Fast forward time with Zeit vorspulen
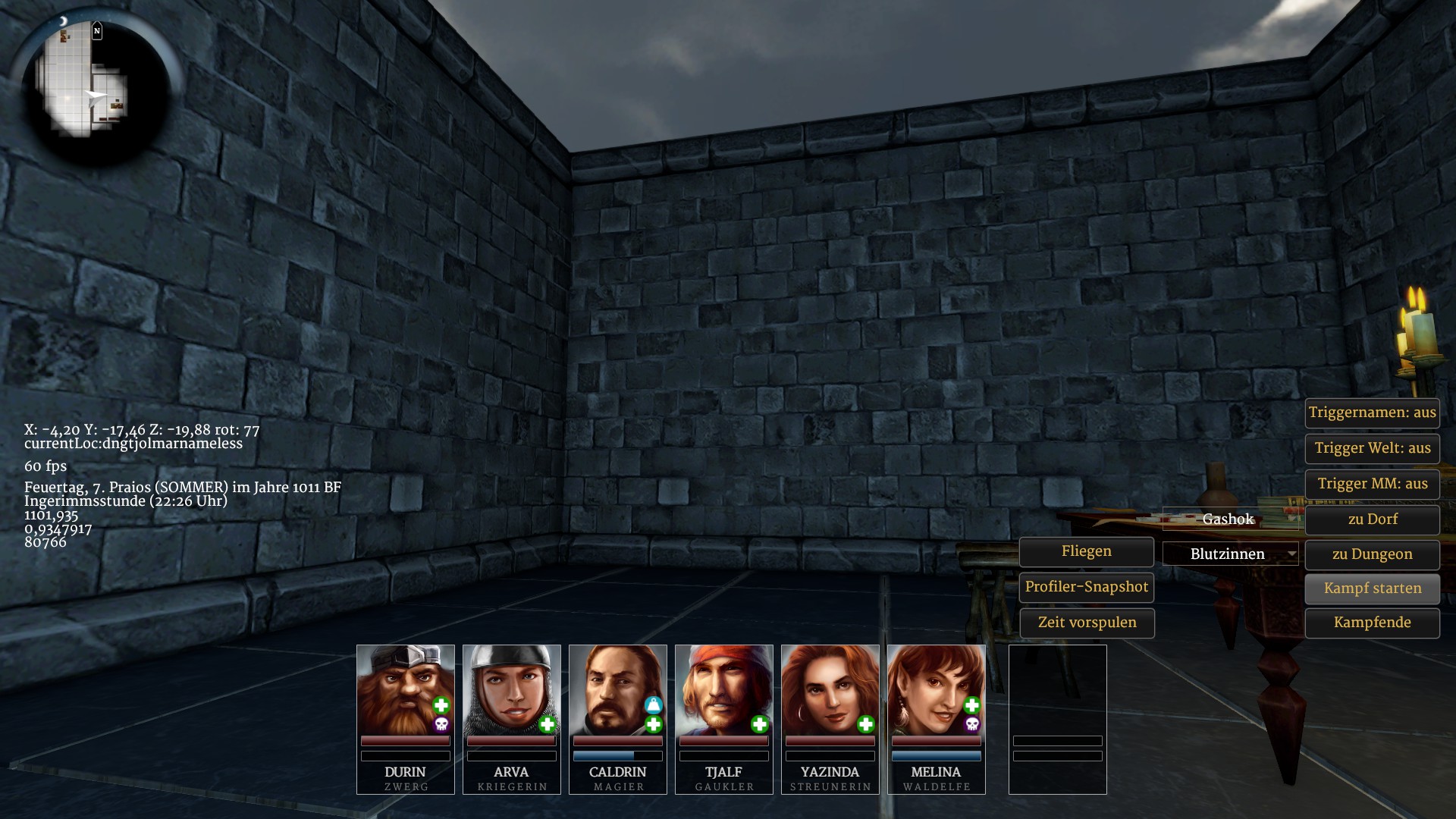The width and height of the screenshot is (1456, 819). pyautogui.click(x=1086, y=623)
